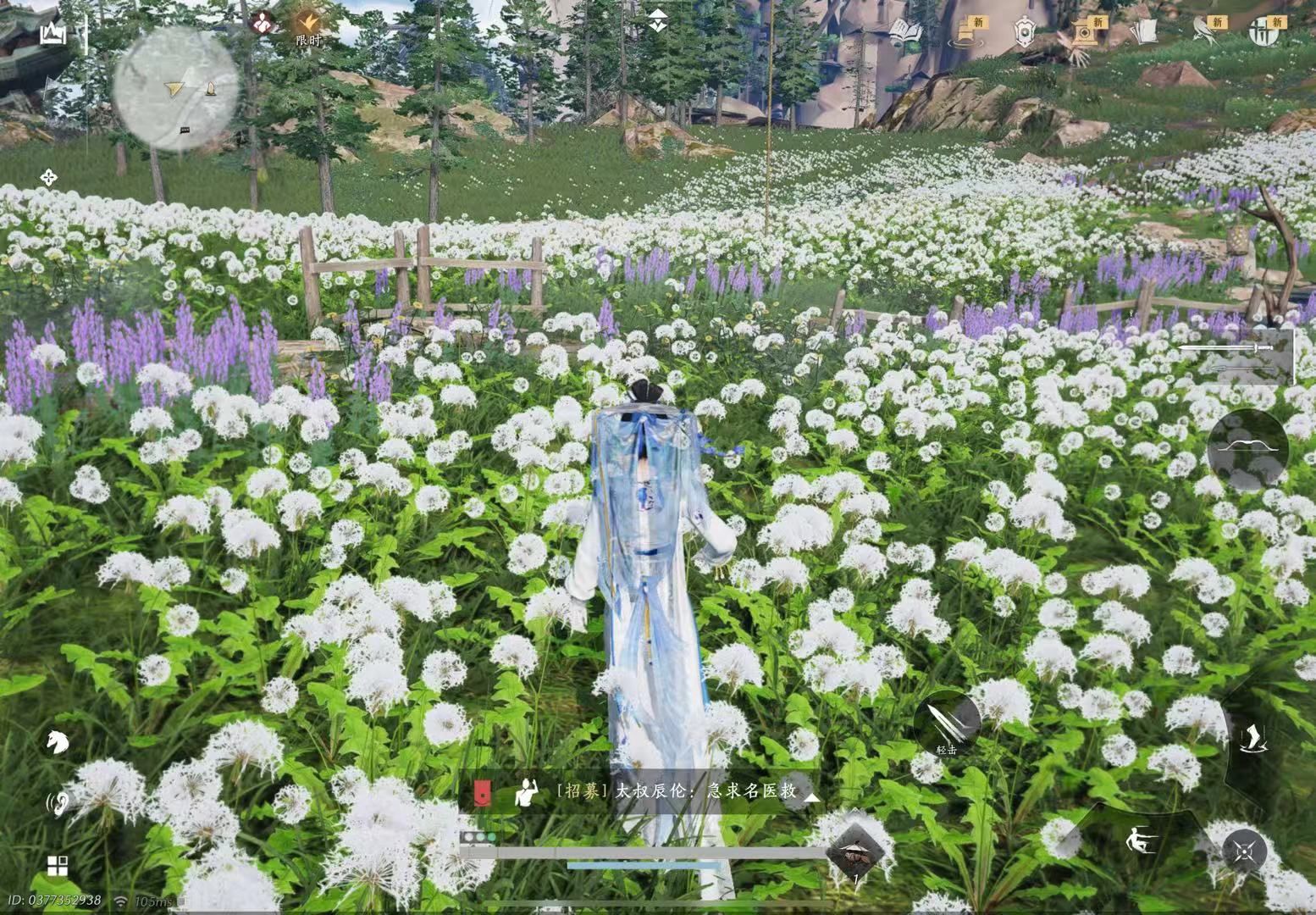Switch weapon using the sword panel
The width and height of the screenshot is (1316, 915).
tap(1236, 355)
